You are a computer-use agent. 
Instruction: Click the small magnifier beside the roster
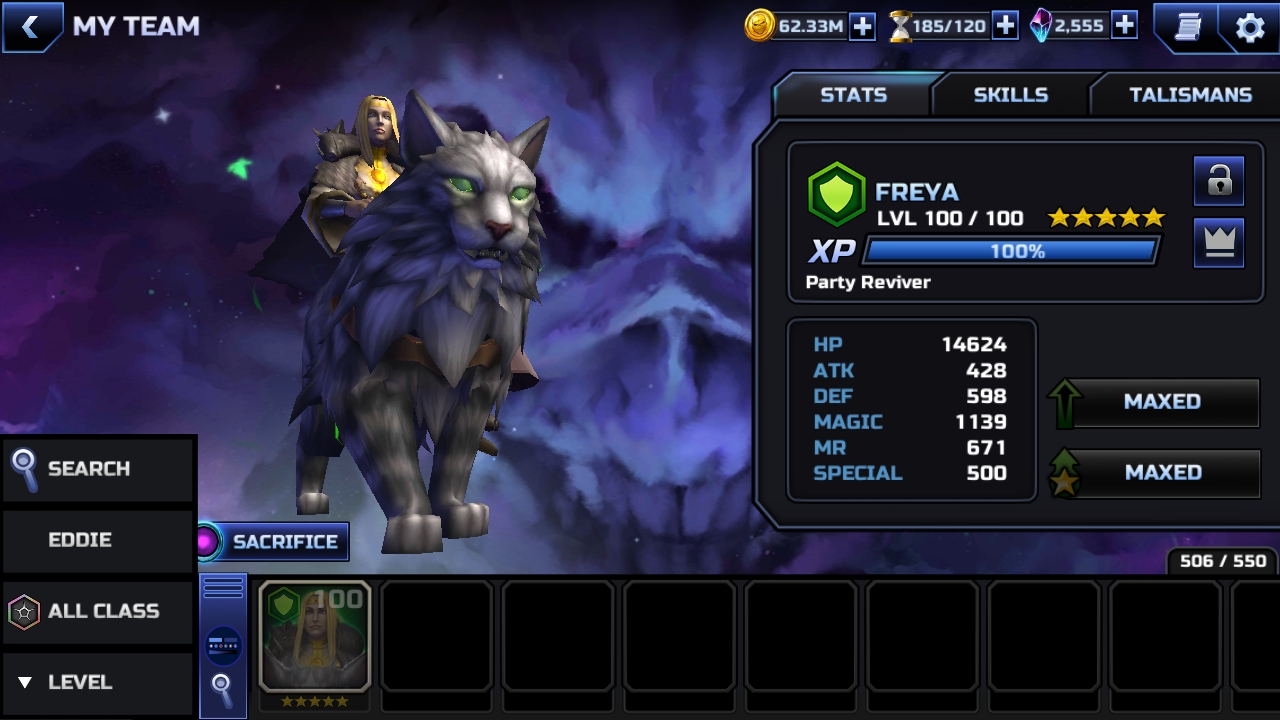point(222,688)
